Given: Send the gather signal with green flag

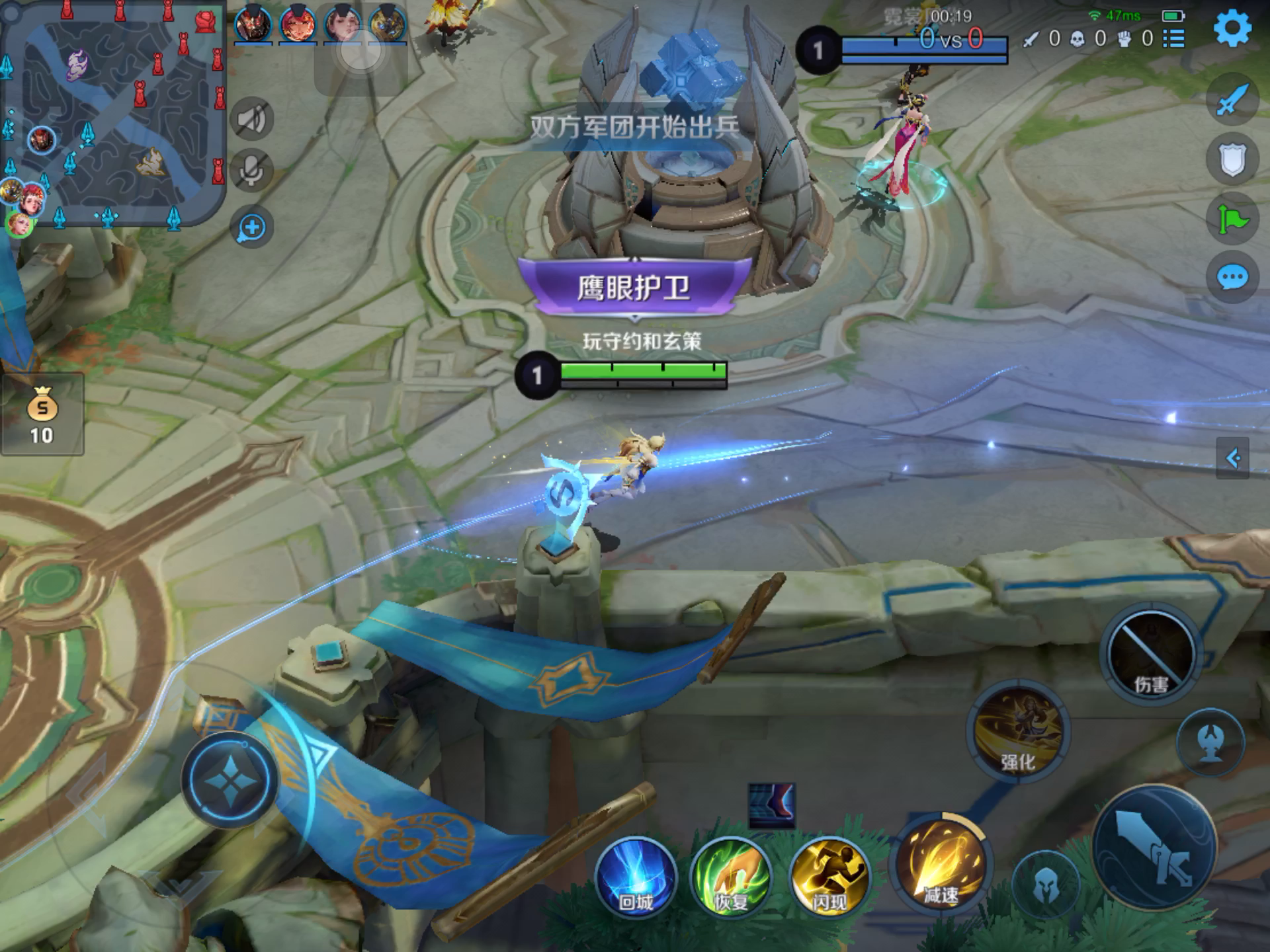Looking at the screenshot, I should (1232, 218).
